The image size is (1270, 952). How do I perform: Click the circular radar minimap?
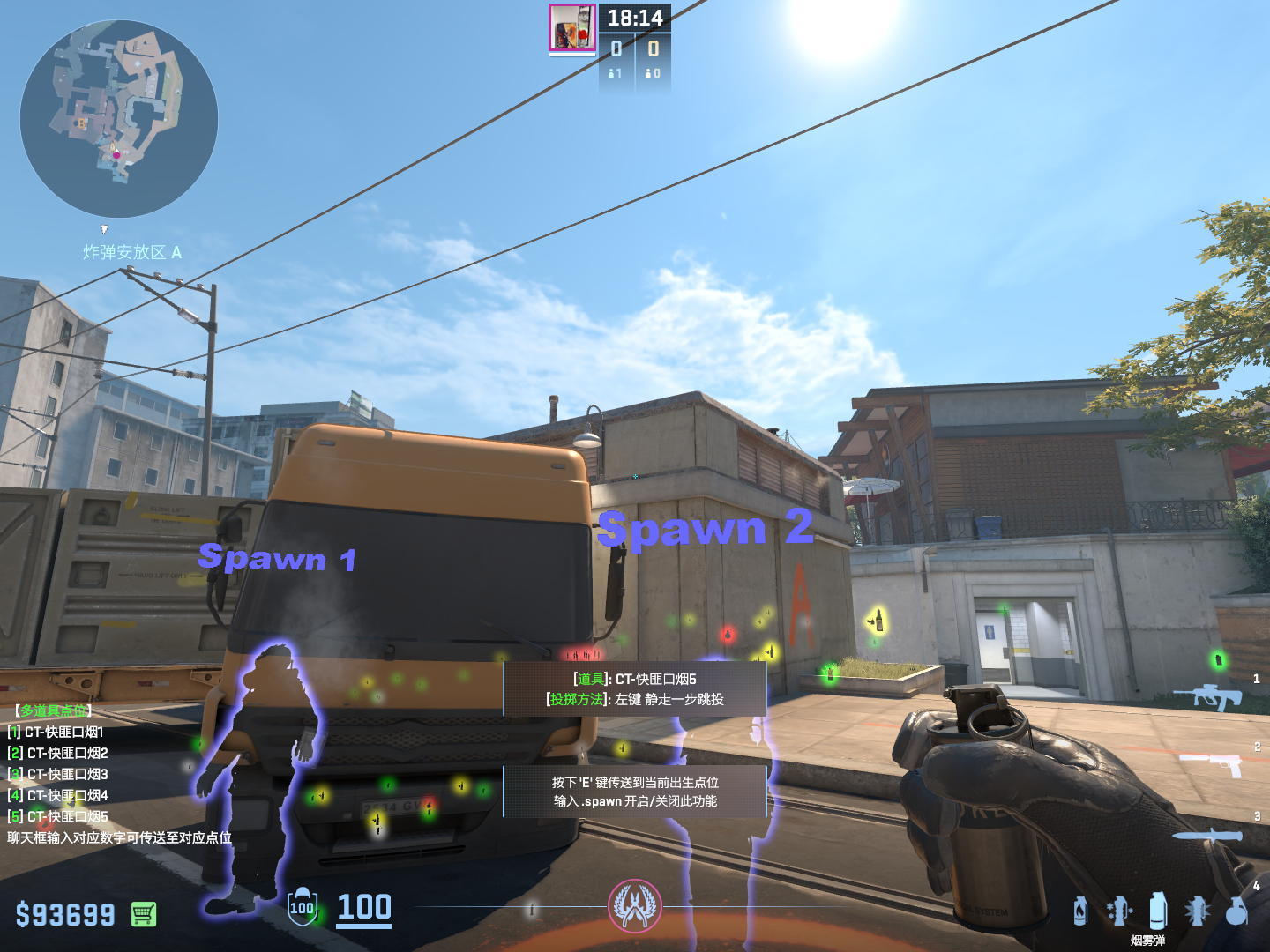[x=119, y=119]
